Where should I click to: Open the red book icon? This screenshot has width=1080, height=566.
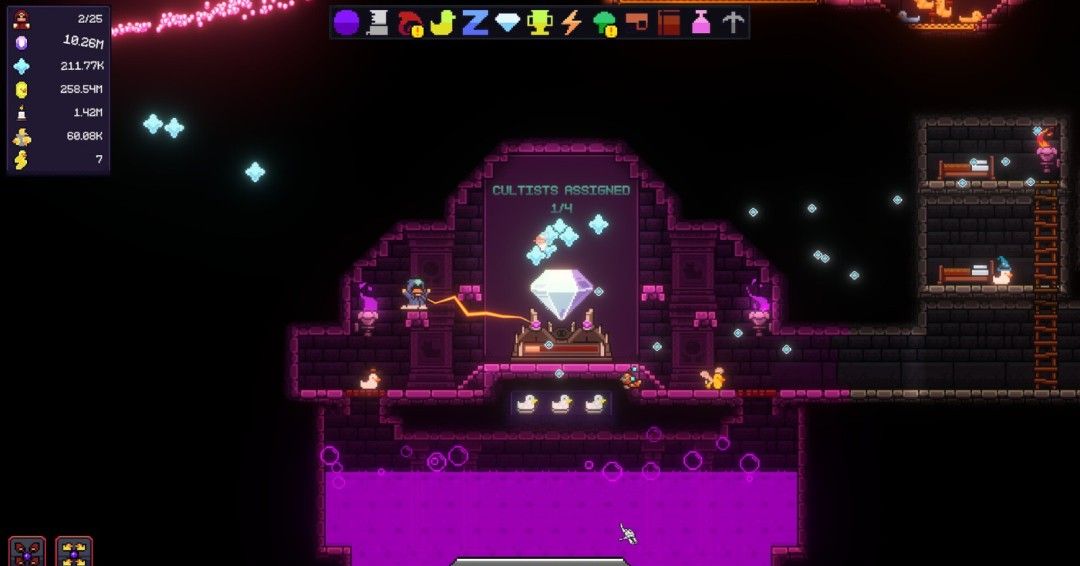669,22
